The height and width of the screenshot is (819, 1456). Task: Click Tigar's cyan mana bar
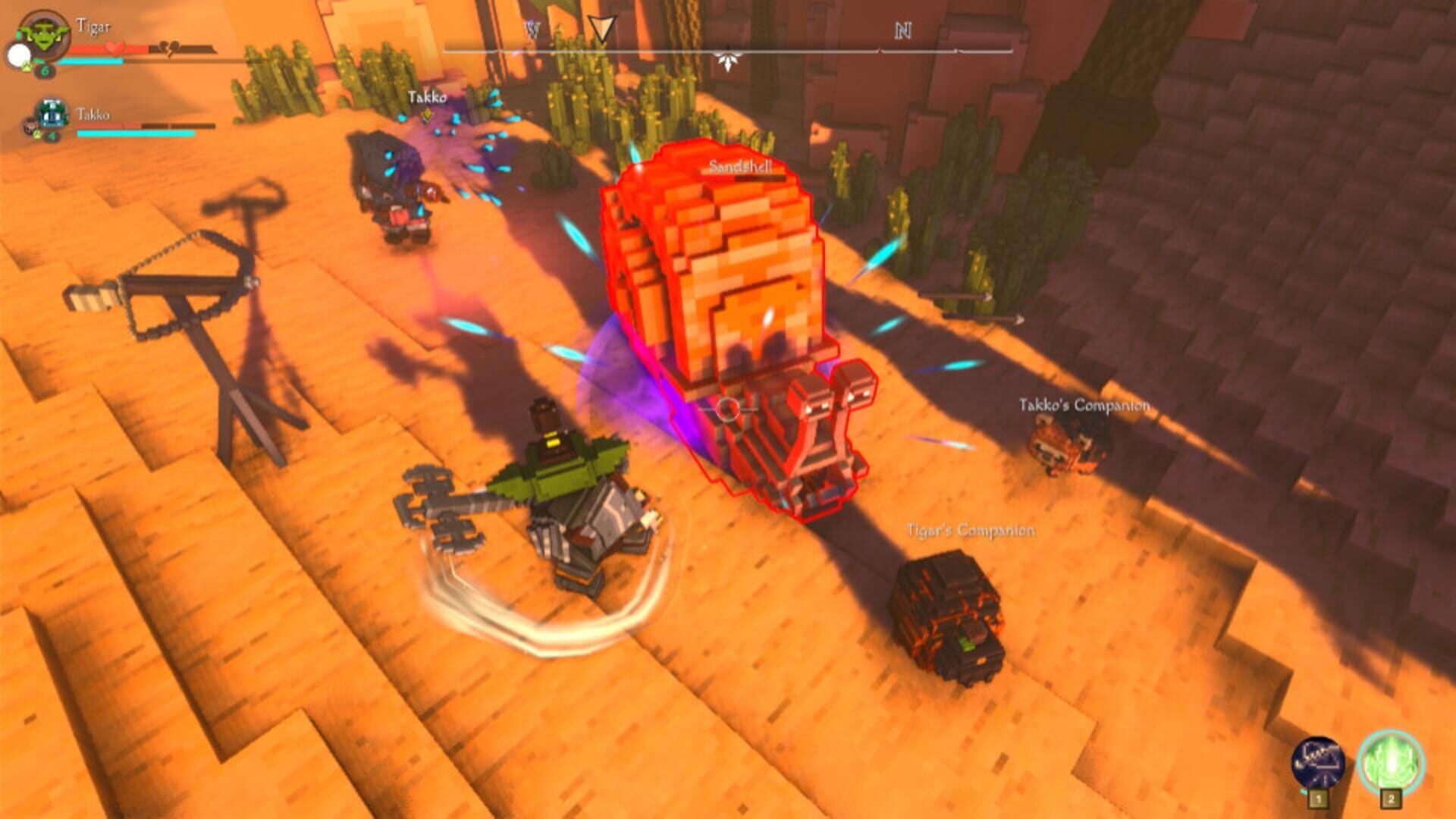[89, 61]
